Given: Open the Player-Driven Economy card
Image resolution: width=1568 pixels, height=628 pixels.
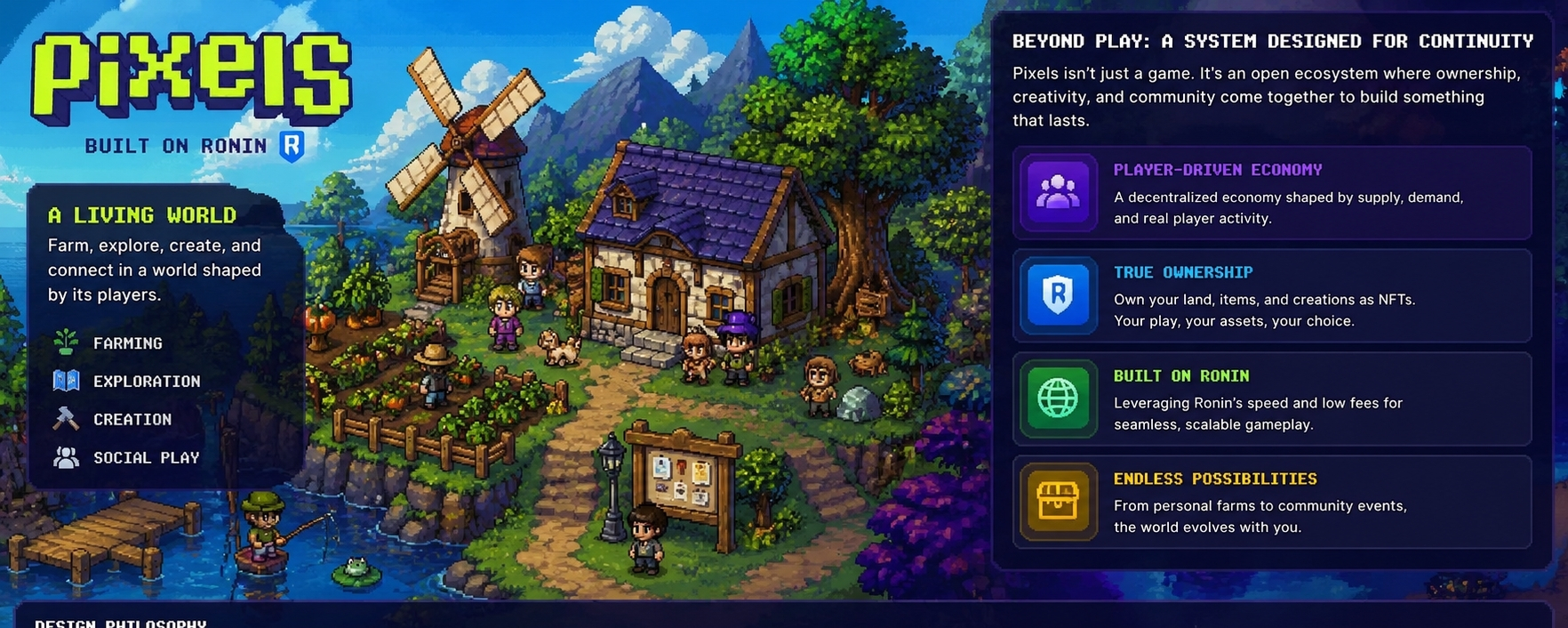Looking at the screenshot, I should 1271,193.
